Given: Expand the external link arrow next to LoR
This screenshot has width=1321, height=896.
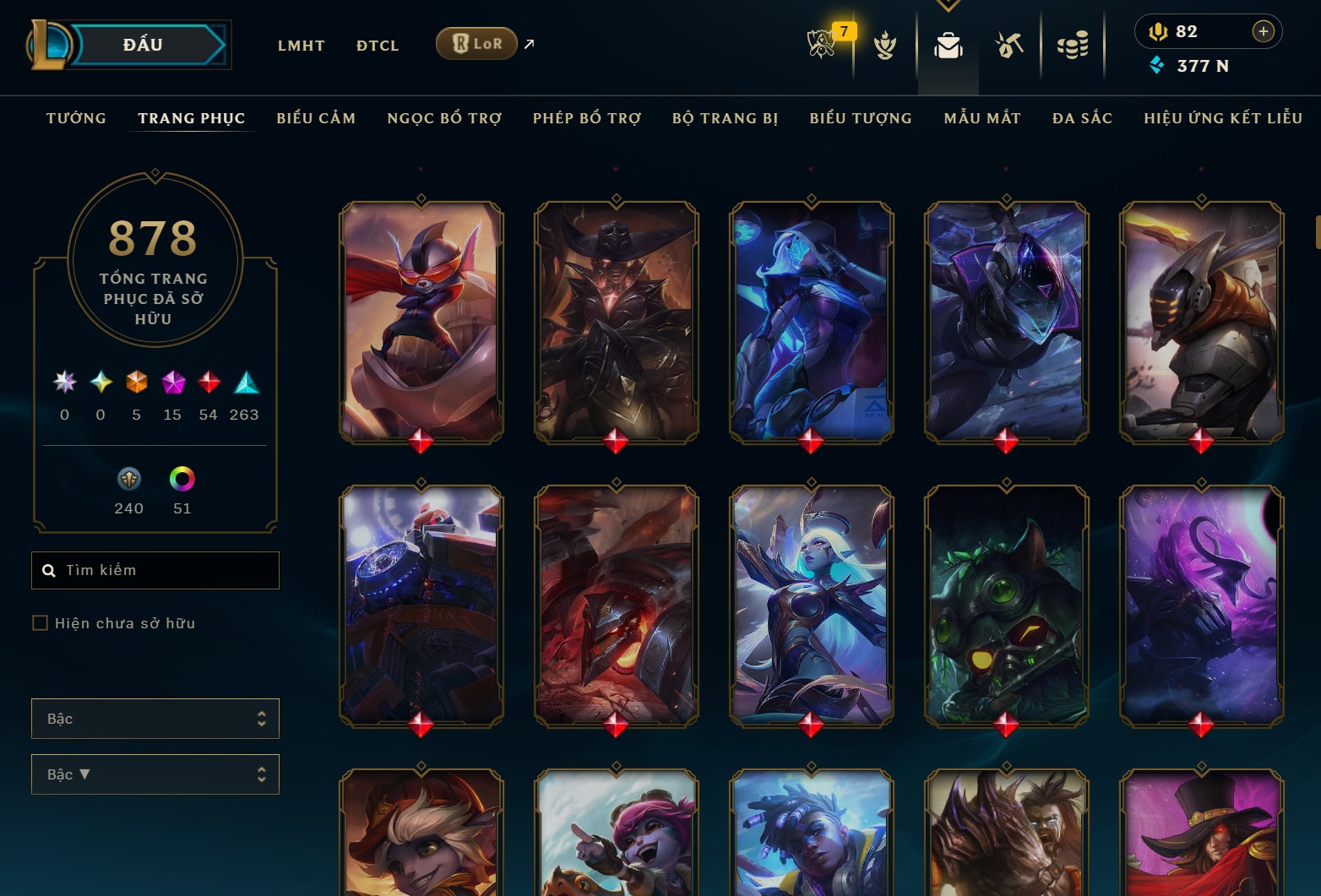Looking at the screenshot, I should click(527, 44).
